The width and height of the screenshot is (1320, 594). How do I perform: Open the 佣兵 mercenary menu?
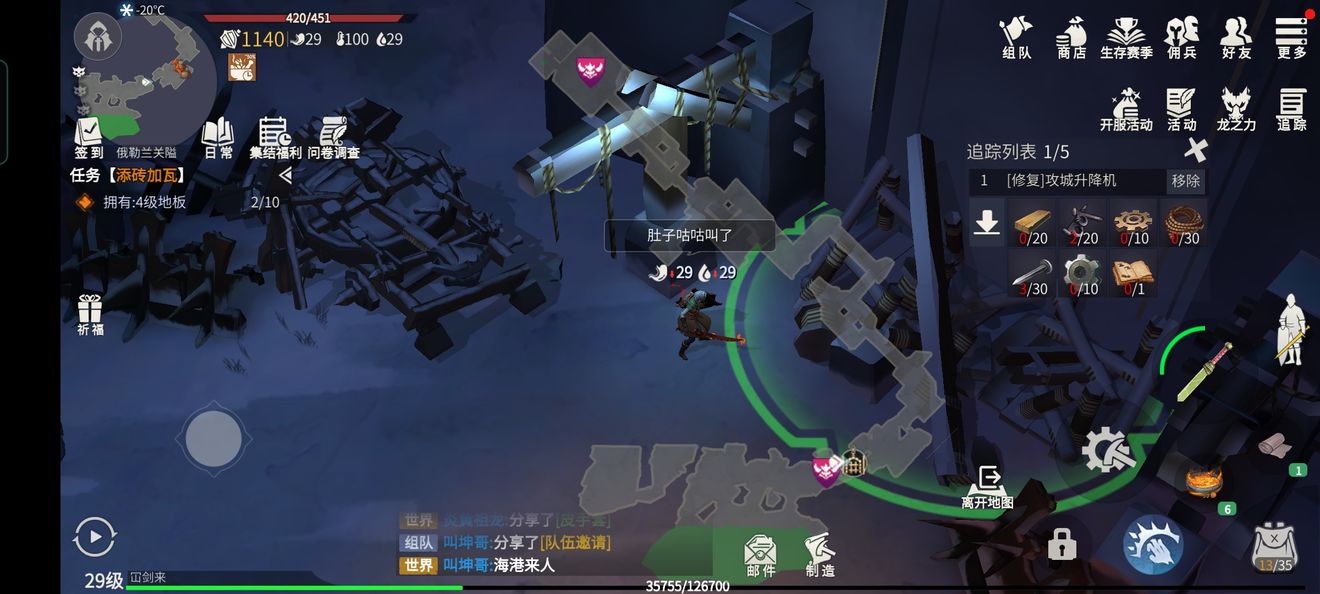coord(1181,36)
